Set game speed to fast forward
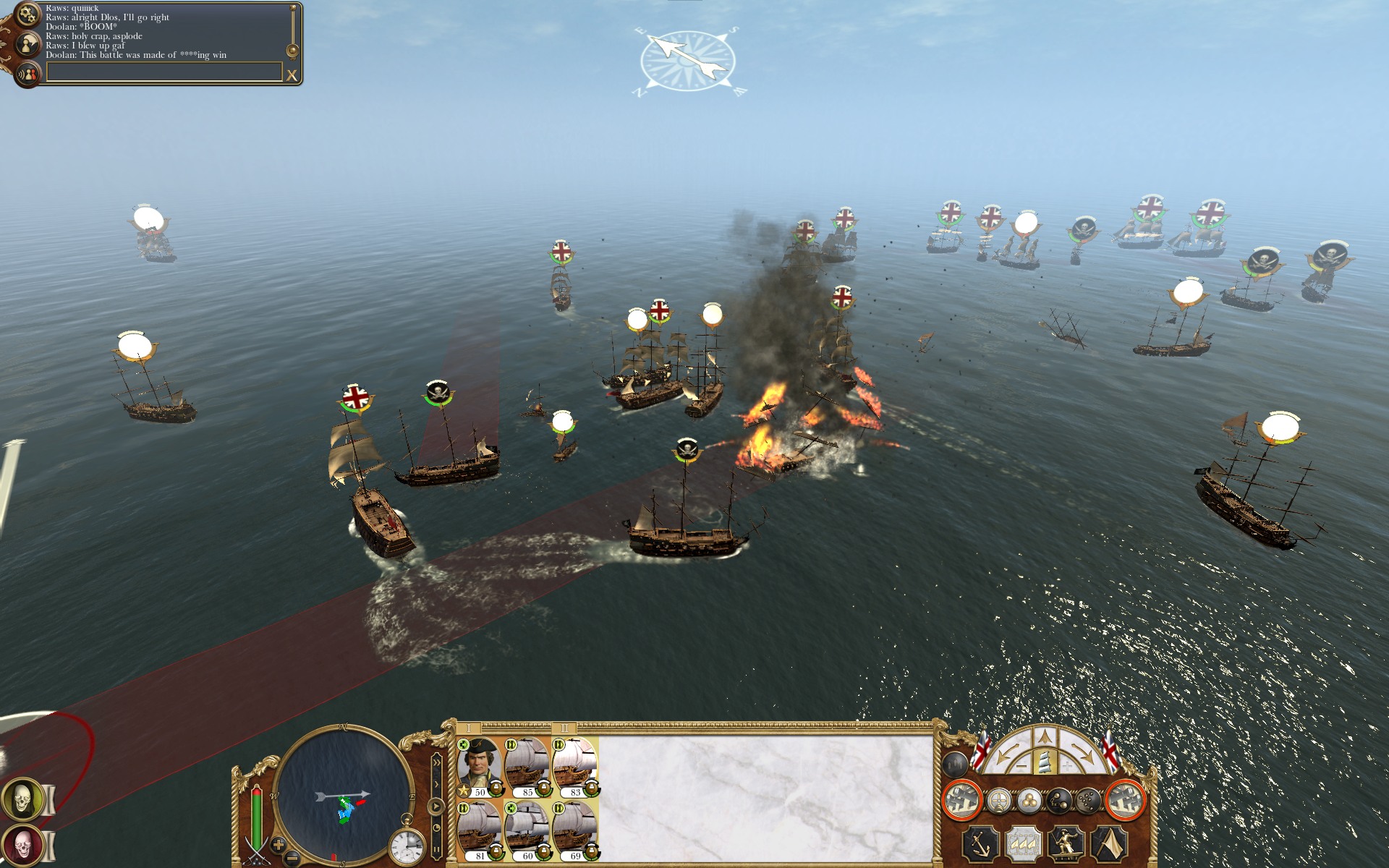This screenshot has width=1389, height=868. tap(436, 762)
